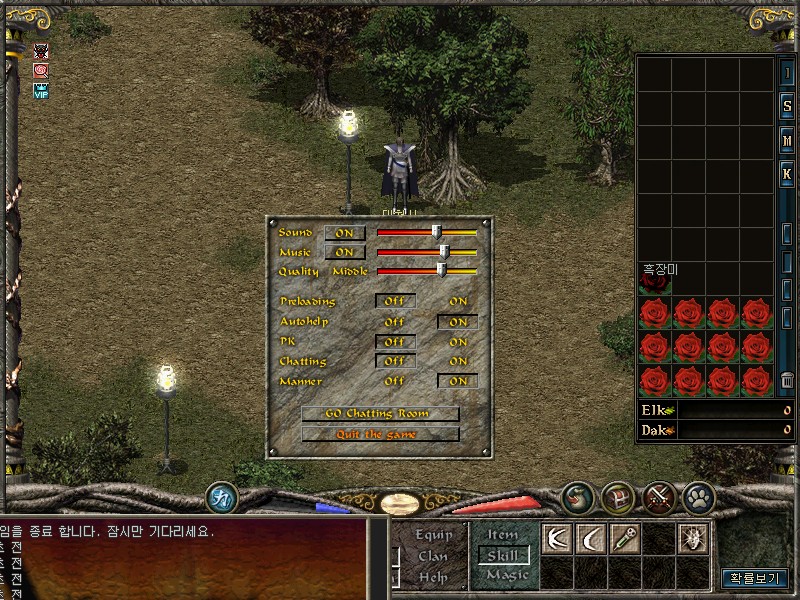The width and height of the screenshot is (800, 600).
Task: Go to the Chatting Room
Action: coord(380,414)
